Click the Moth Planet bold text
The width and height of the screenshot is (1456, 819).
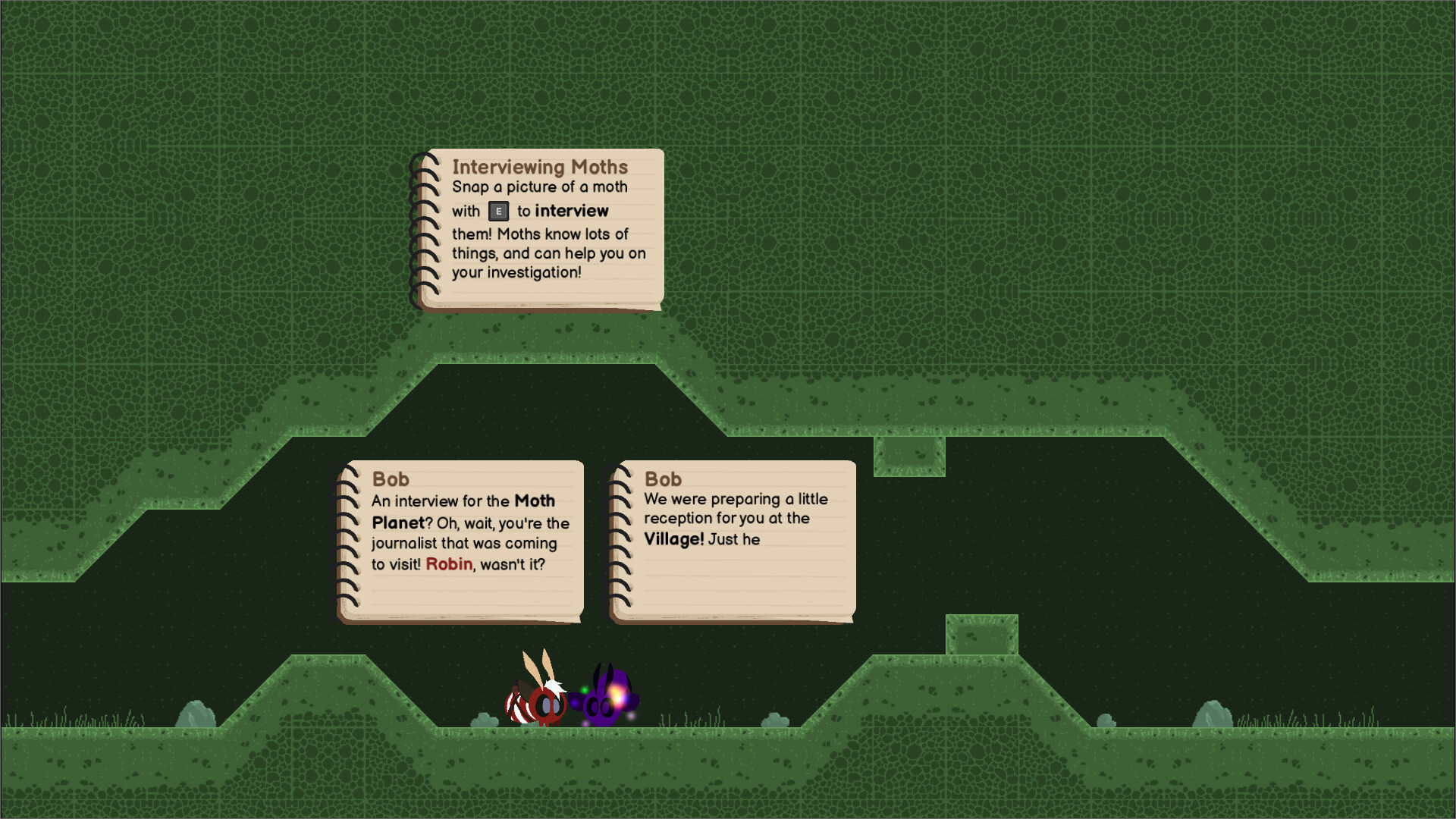tap(533, 501)
